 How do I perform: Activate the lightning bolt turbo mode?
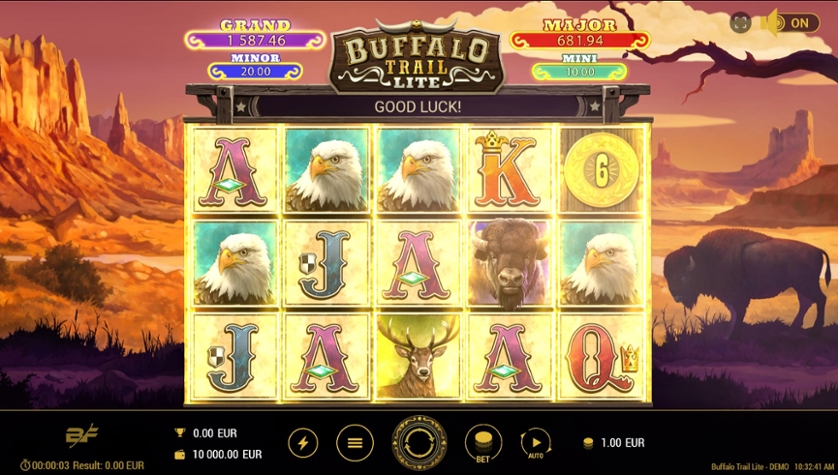pos(303,442)
